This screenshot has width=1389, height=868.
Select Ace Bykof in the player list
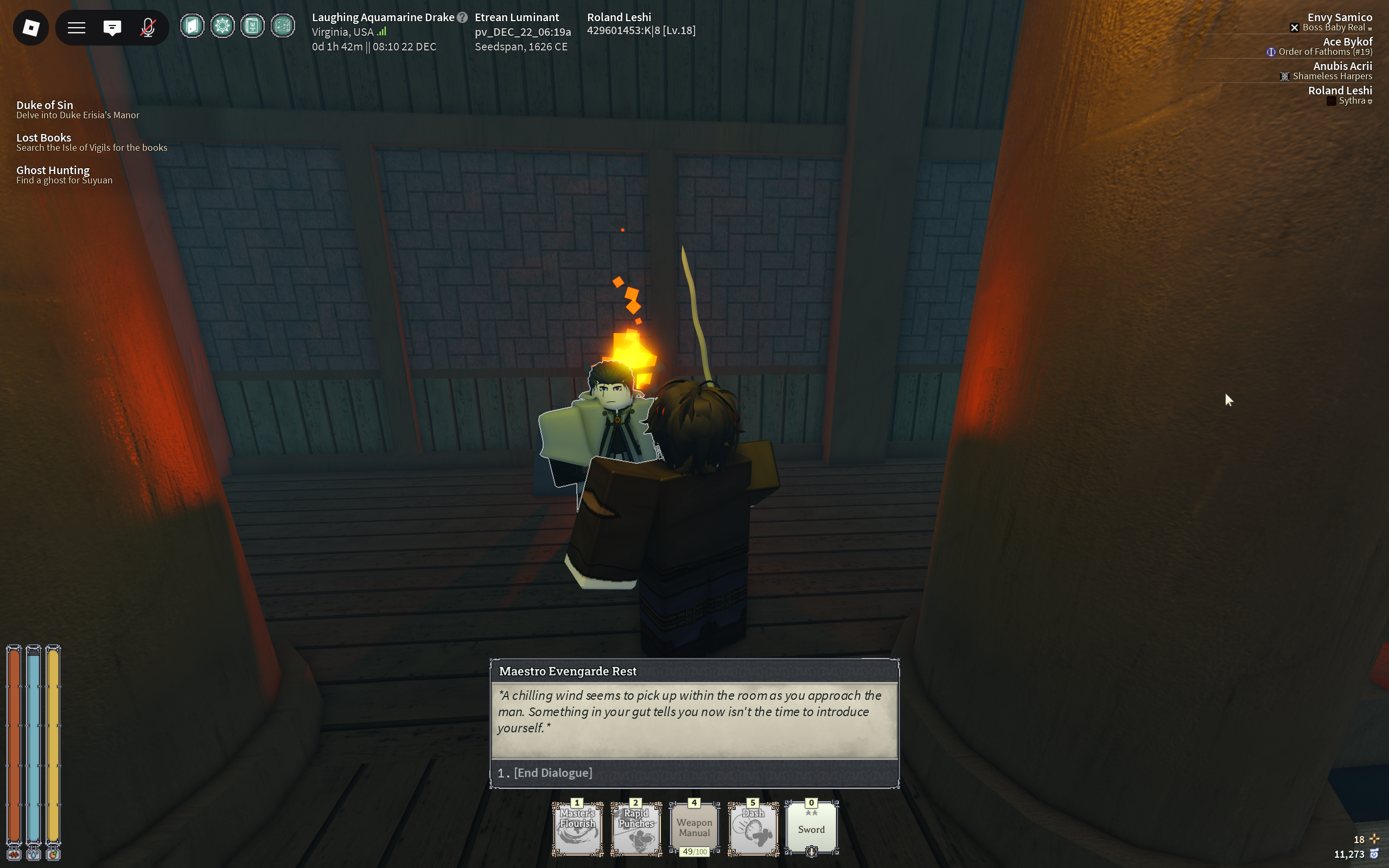1347,42
